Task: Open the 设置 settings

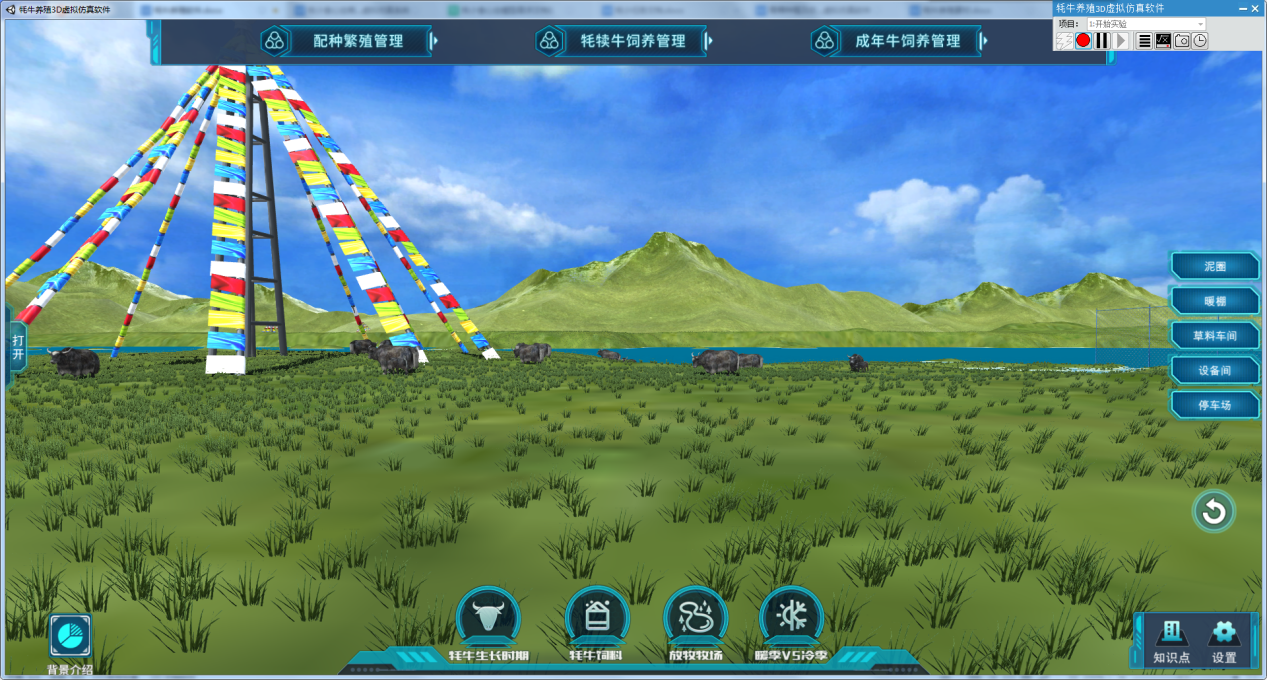Action: coord(1224,639)
